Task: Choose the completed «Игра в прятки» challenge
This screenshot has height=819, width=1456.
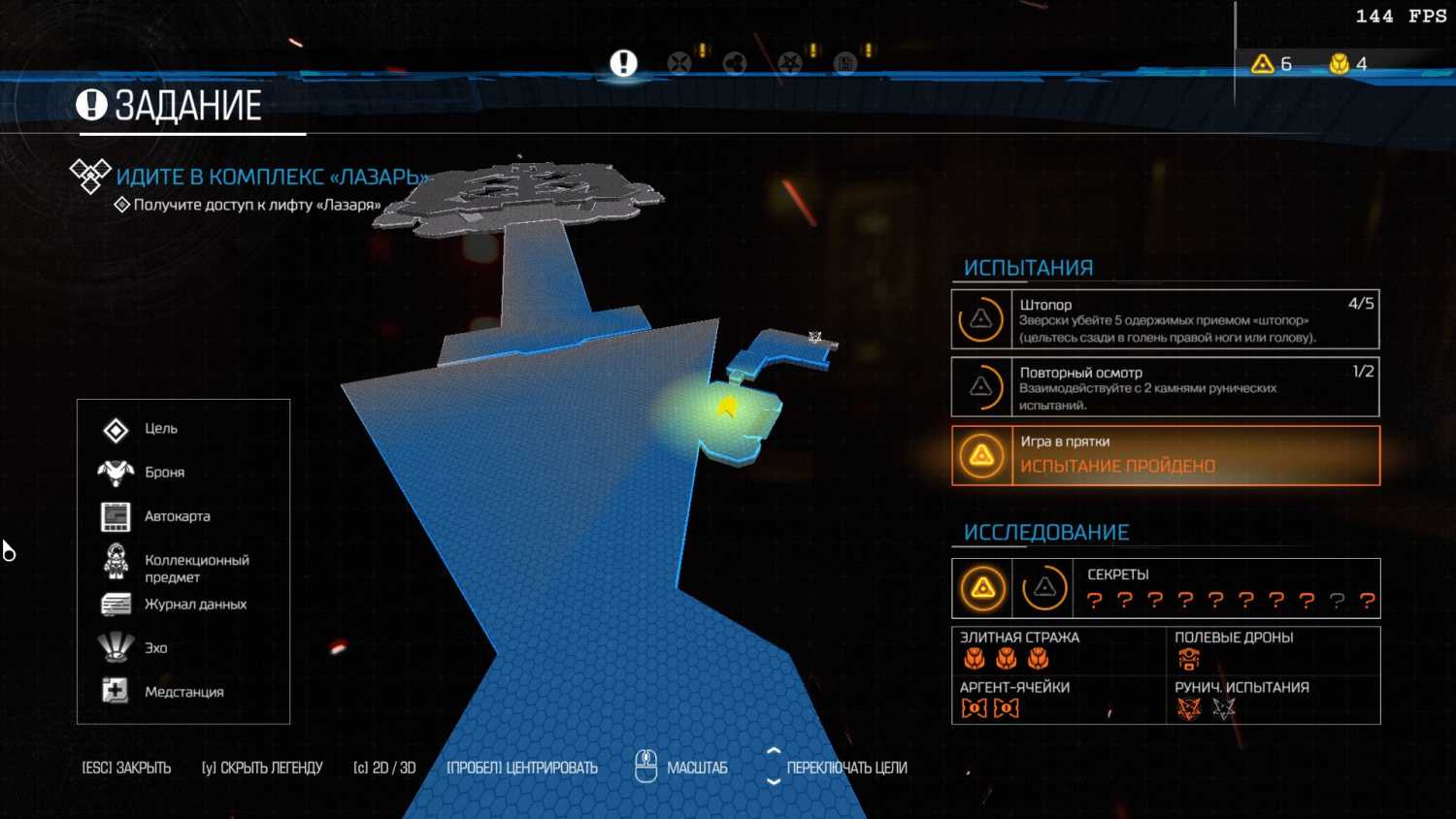Action: click(1165, 455)
